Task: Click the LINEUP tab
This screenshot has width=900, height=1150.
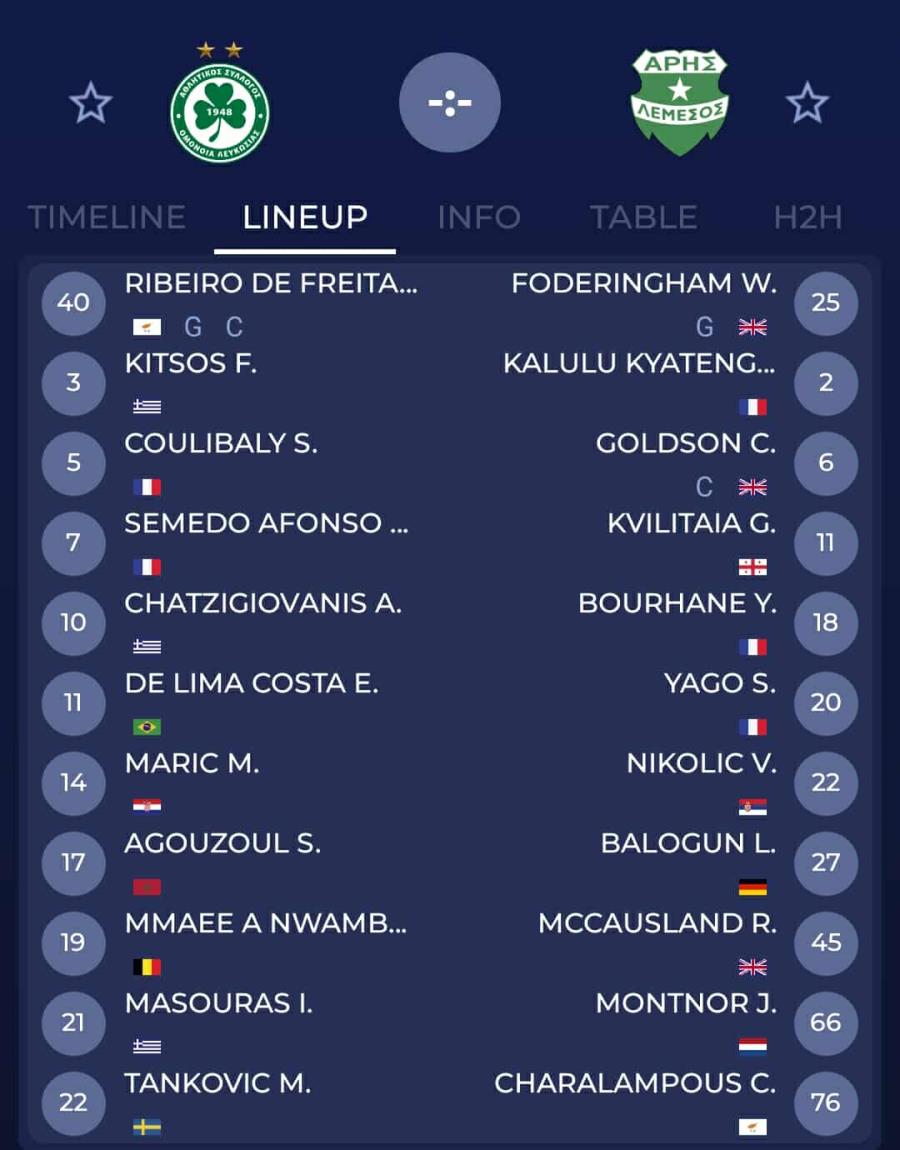Action: pos(305,217)
